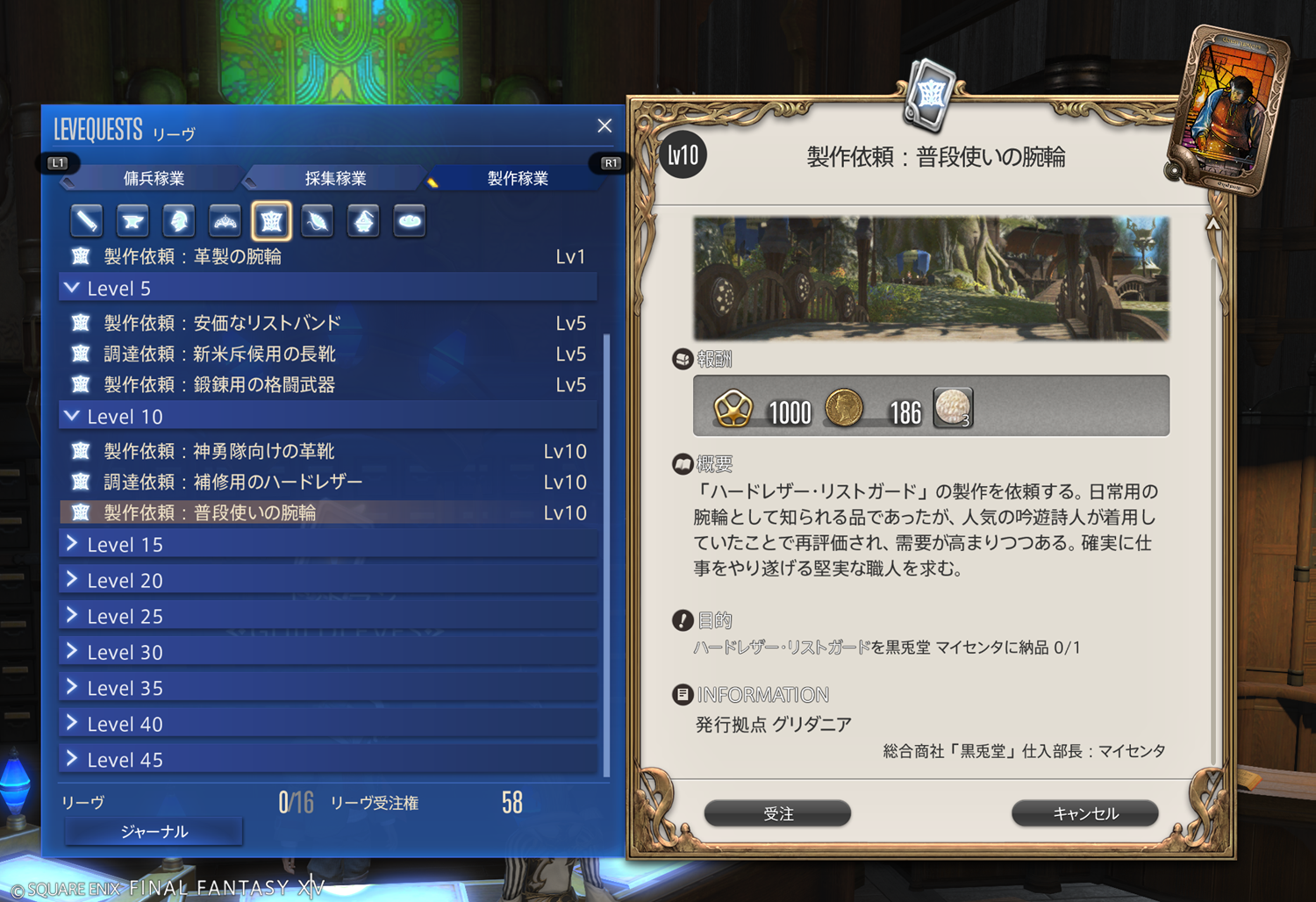Select the 製作稼業 tab

(x=517, y=178)
